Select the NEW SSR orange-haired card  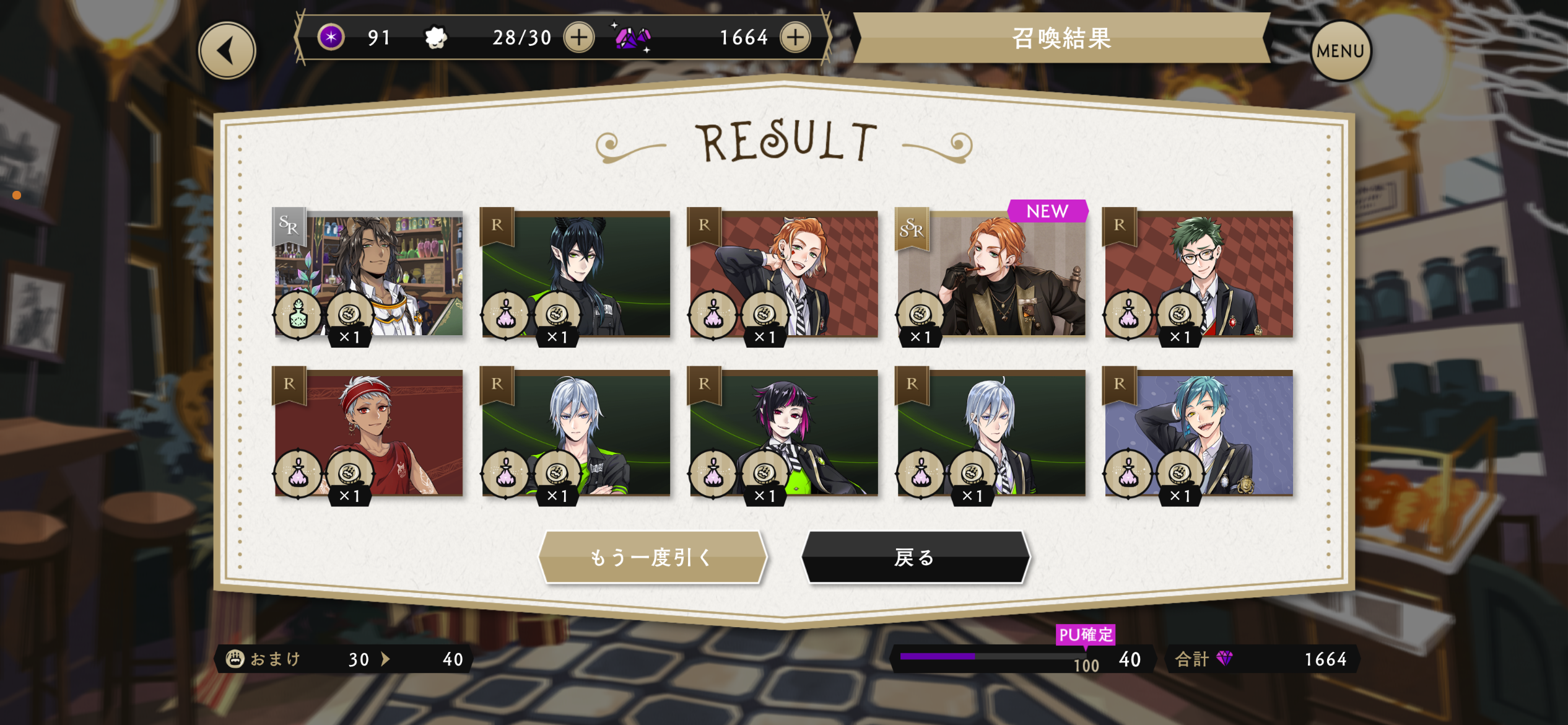pyautogui.click(x=991, y=274)
